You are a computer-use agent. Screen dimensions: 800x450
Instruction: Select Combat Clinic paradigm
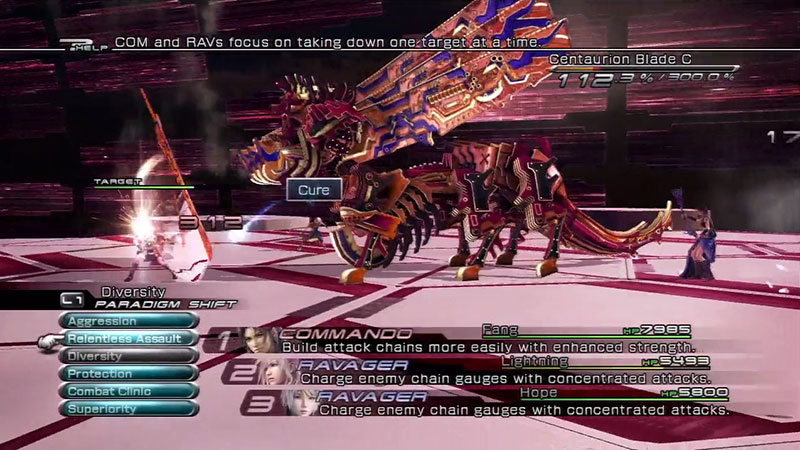(x=128, y=391)
